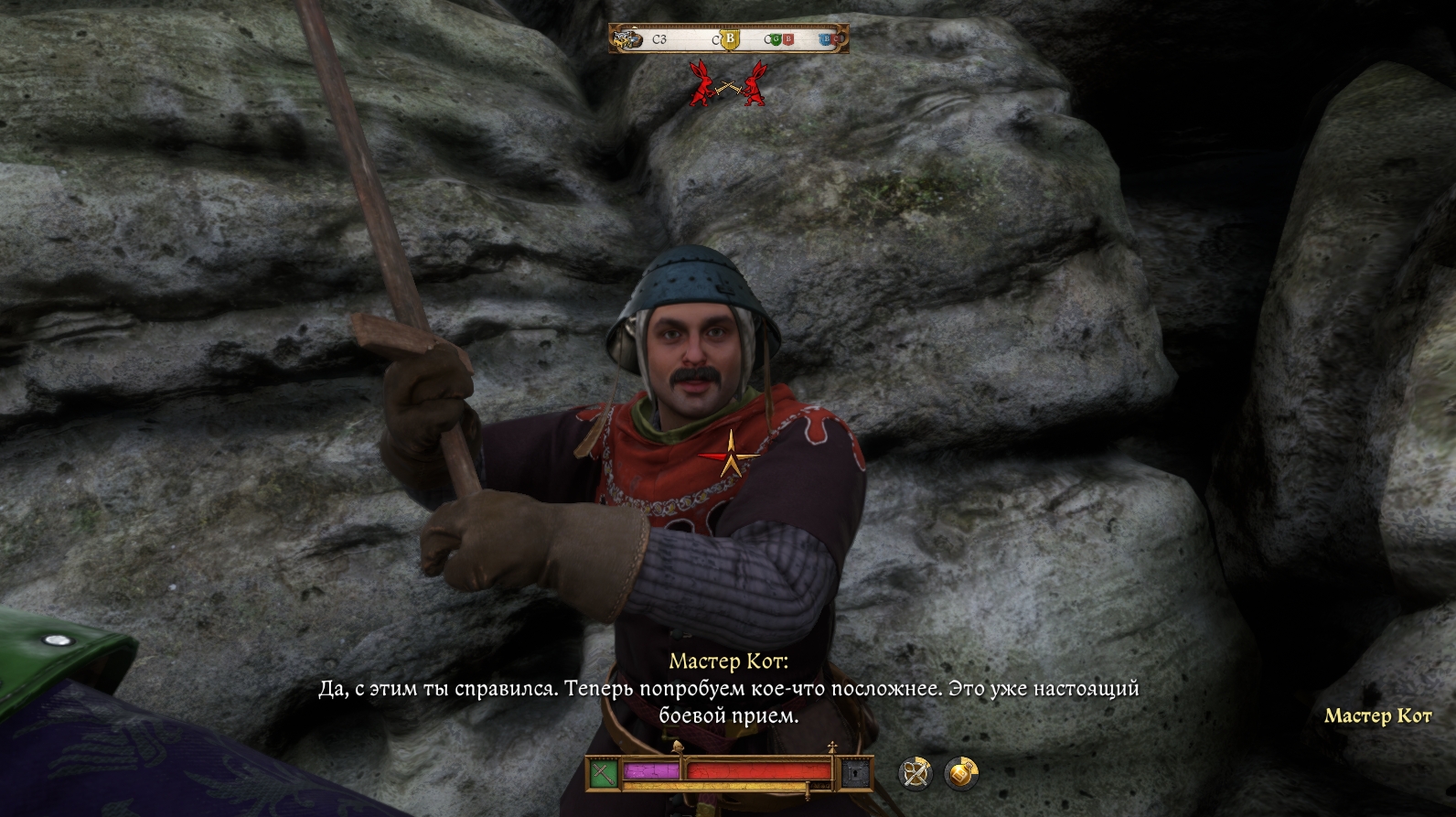Click the yellow B quest shield on compass

click(729, 39)
